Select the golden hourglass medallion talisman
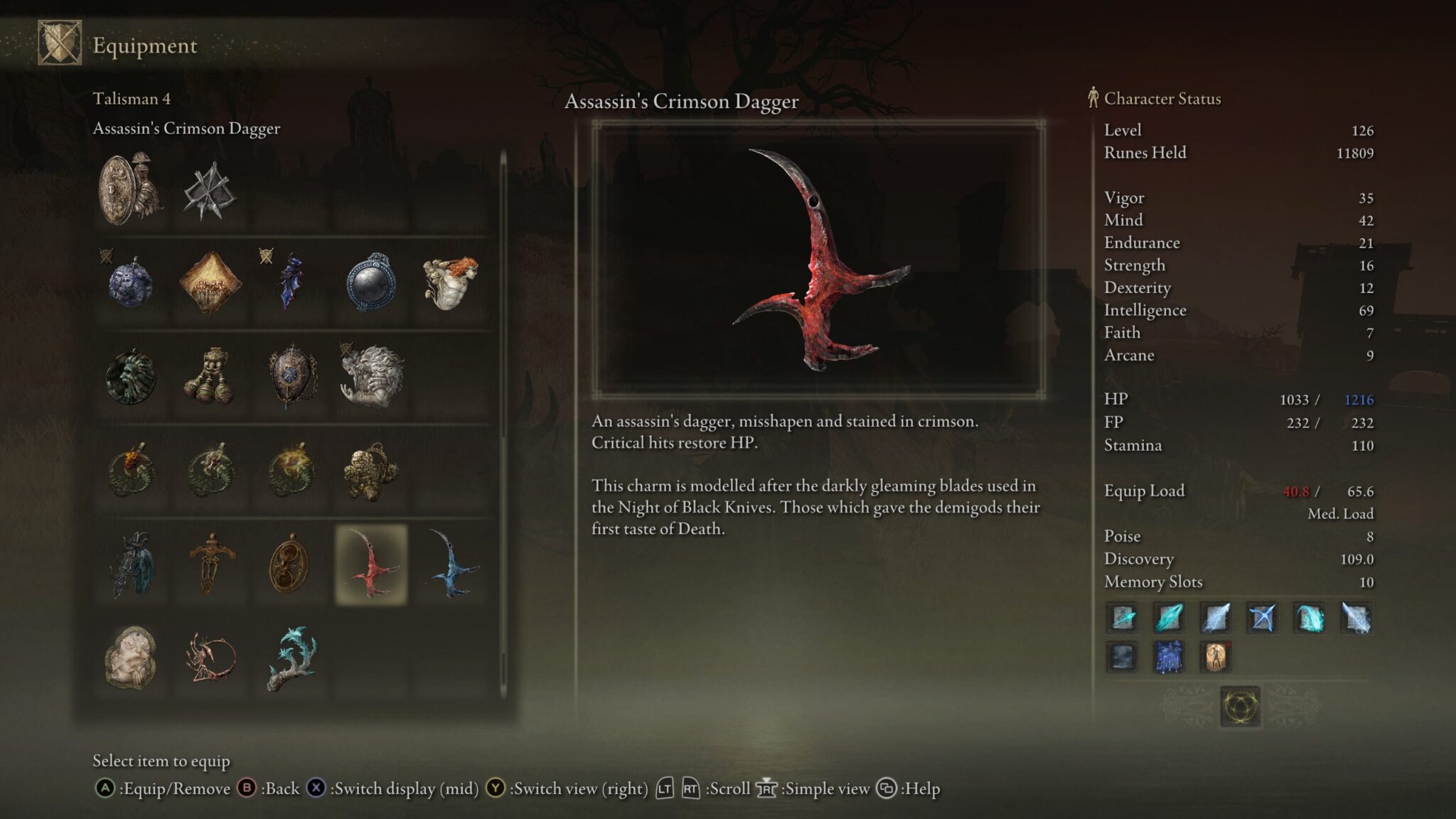The width and height of the screenshot is (1456, 819). click(289, 566)
